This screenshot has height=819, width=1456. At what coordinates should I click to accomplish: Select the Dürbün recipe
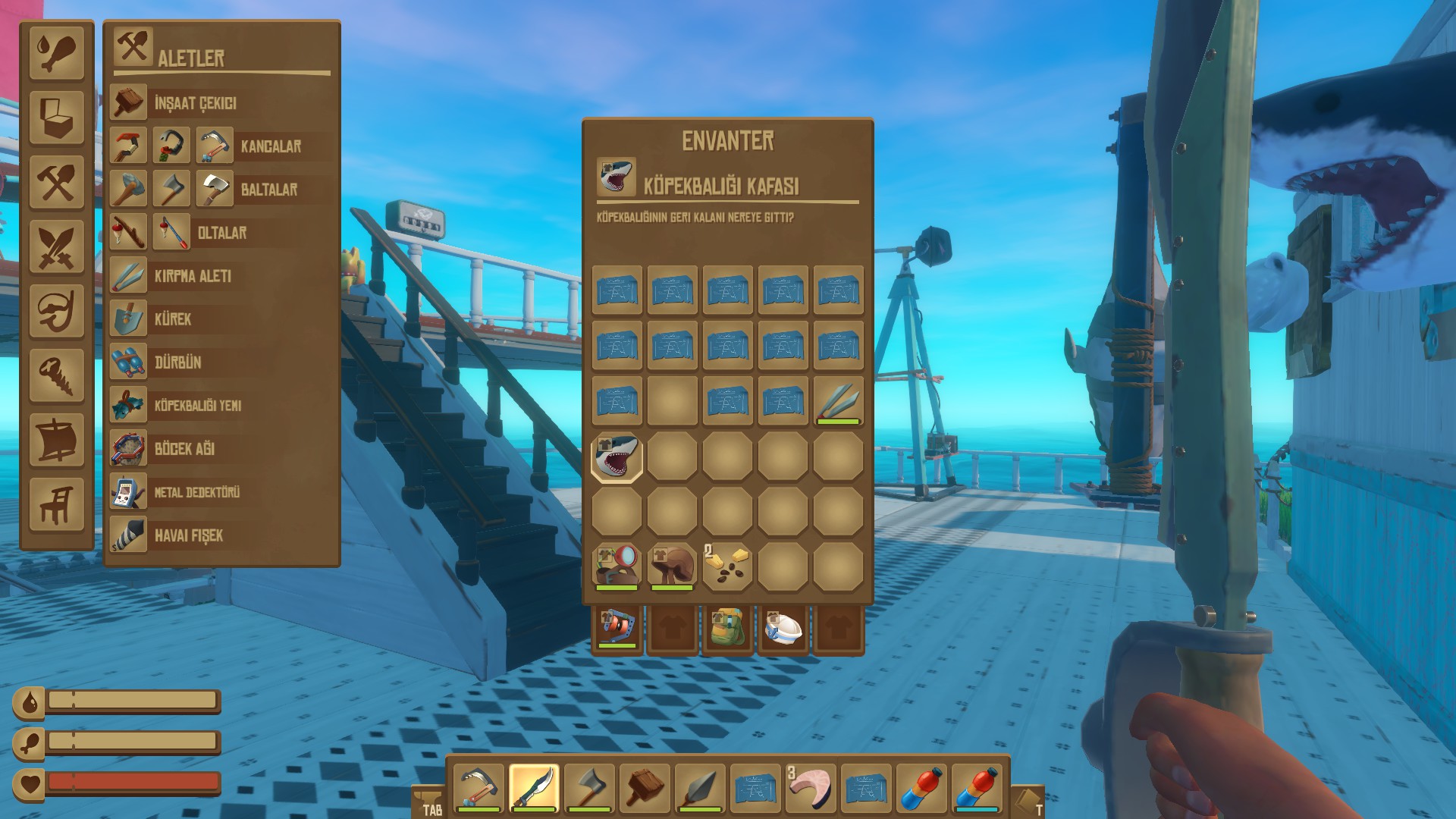tap(177, 362)
